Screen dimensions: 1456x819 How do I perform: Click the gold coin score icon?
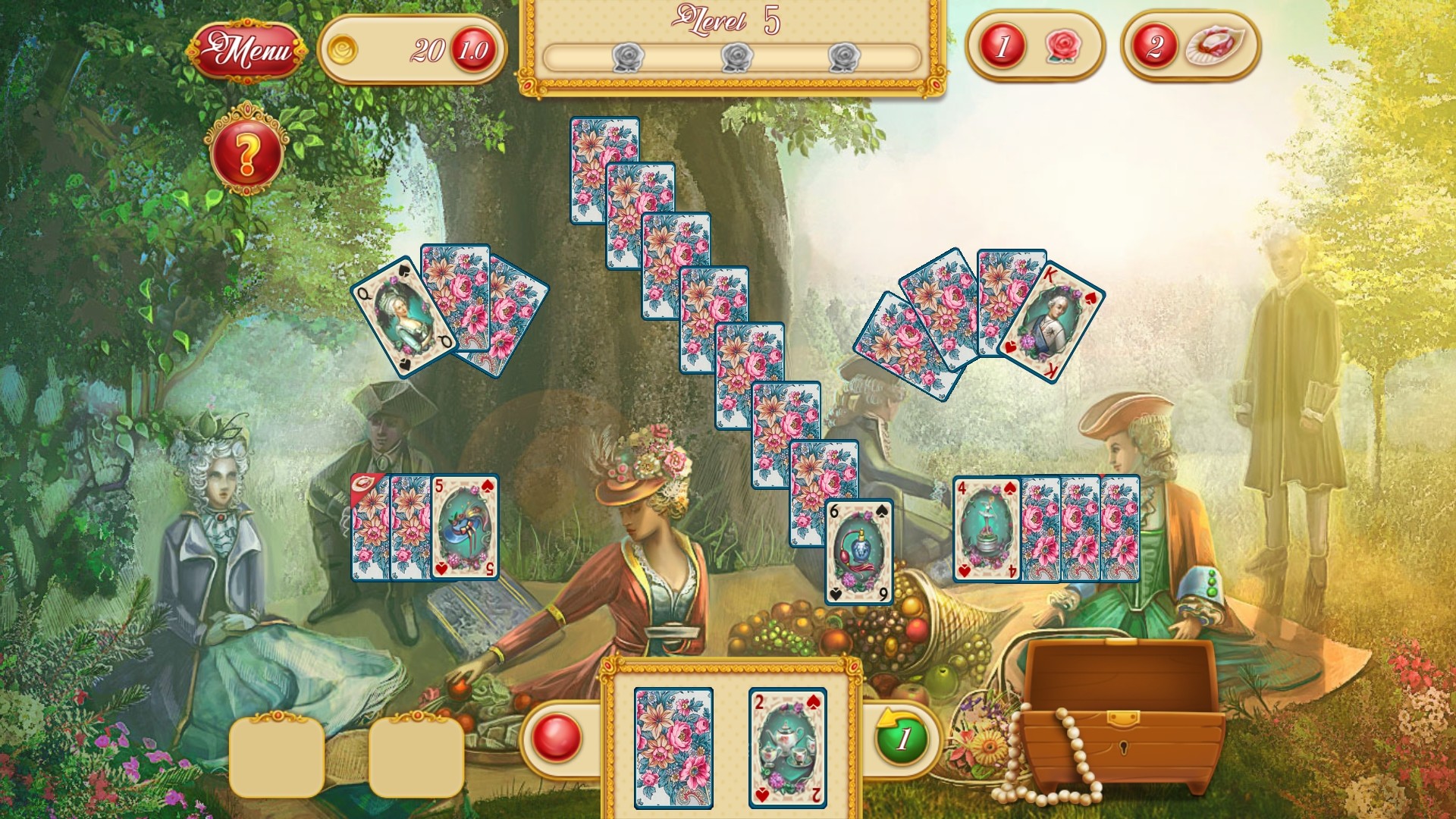click(x=346, y=47)
